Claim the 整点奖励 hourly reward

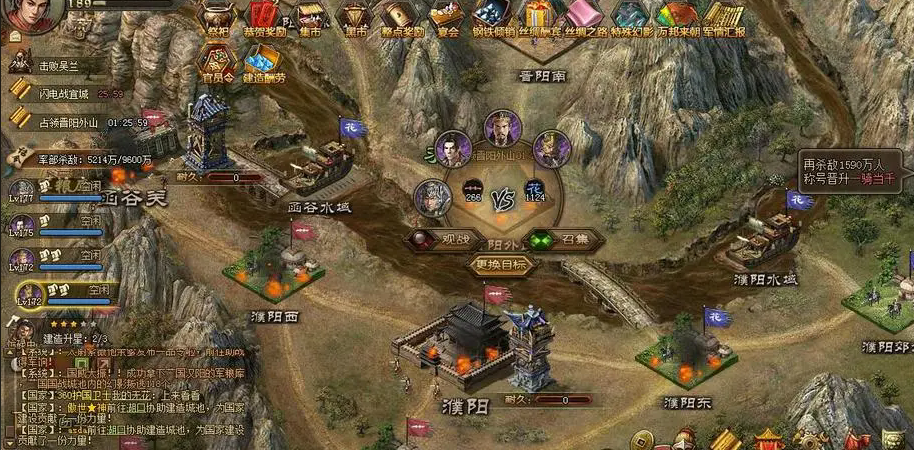coord(401,17)
